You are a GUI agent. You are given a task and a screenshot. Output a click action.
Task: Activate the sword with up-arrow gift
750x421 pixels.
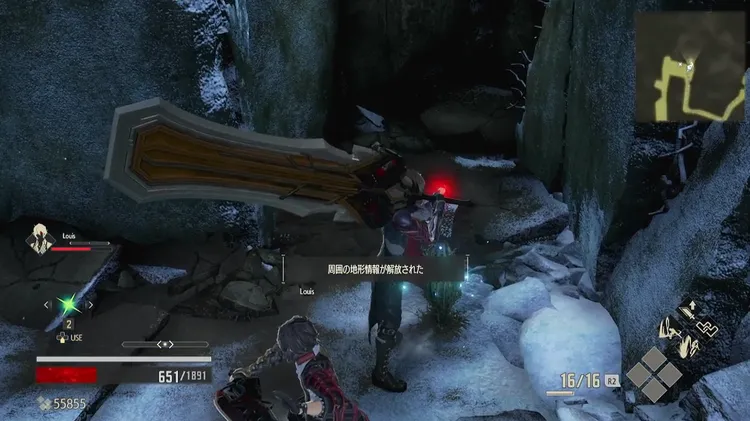[688, 310]
